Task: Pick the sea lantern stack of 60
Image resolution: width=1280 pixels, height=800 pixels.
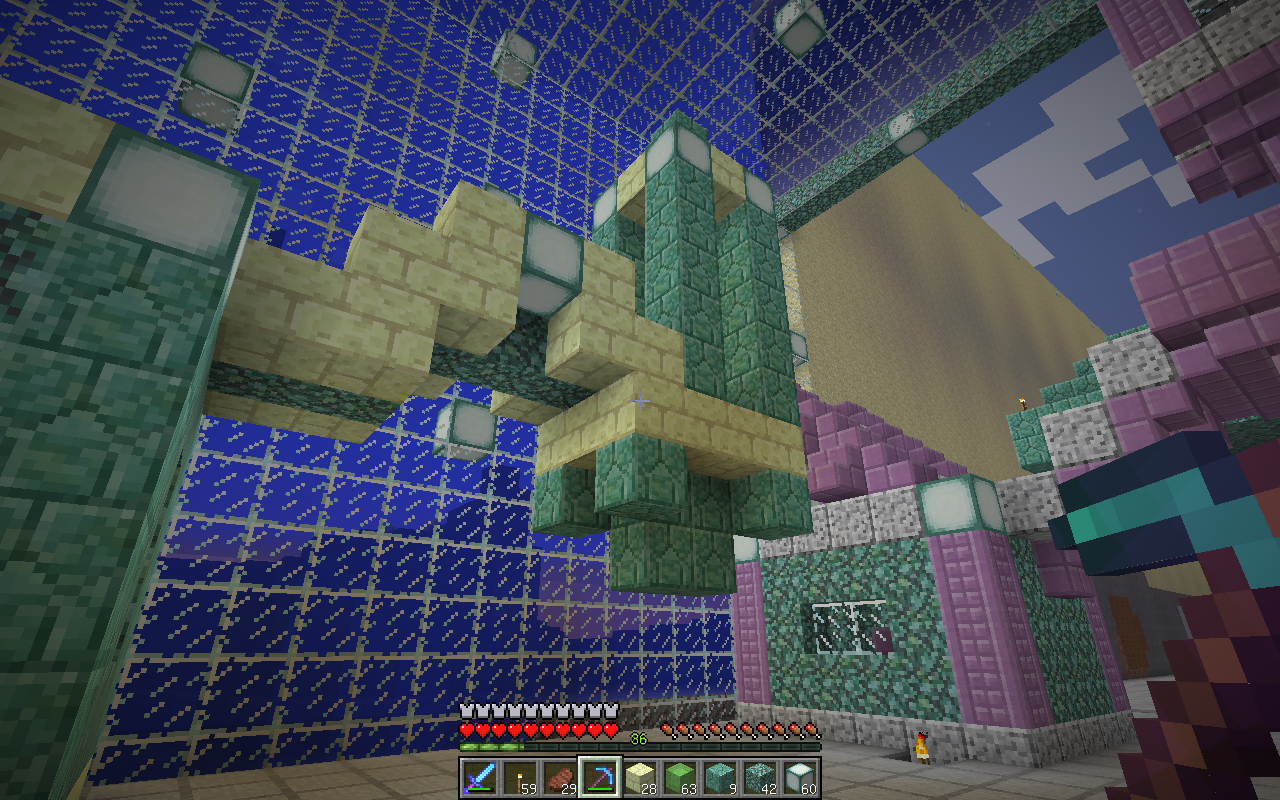Action: point(799,777)
